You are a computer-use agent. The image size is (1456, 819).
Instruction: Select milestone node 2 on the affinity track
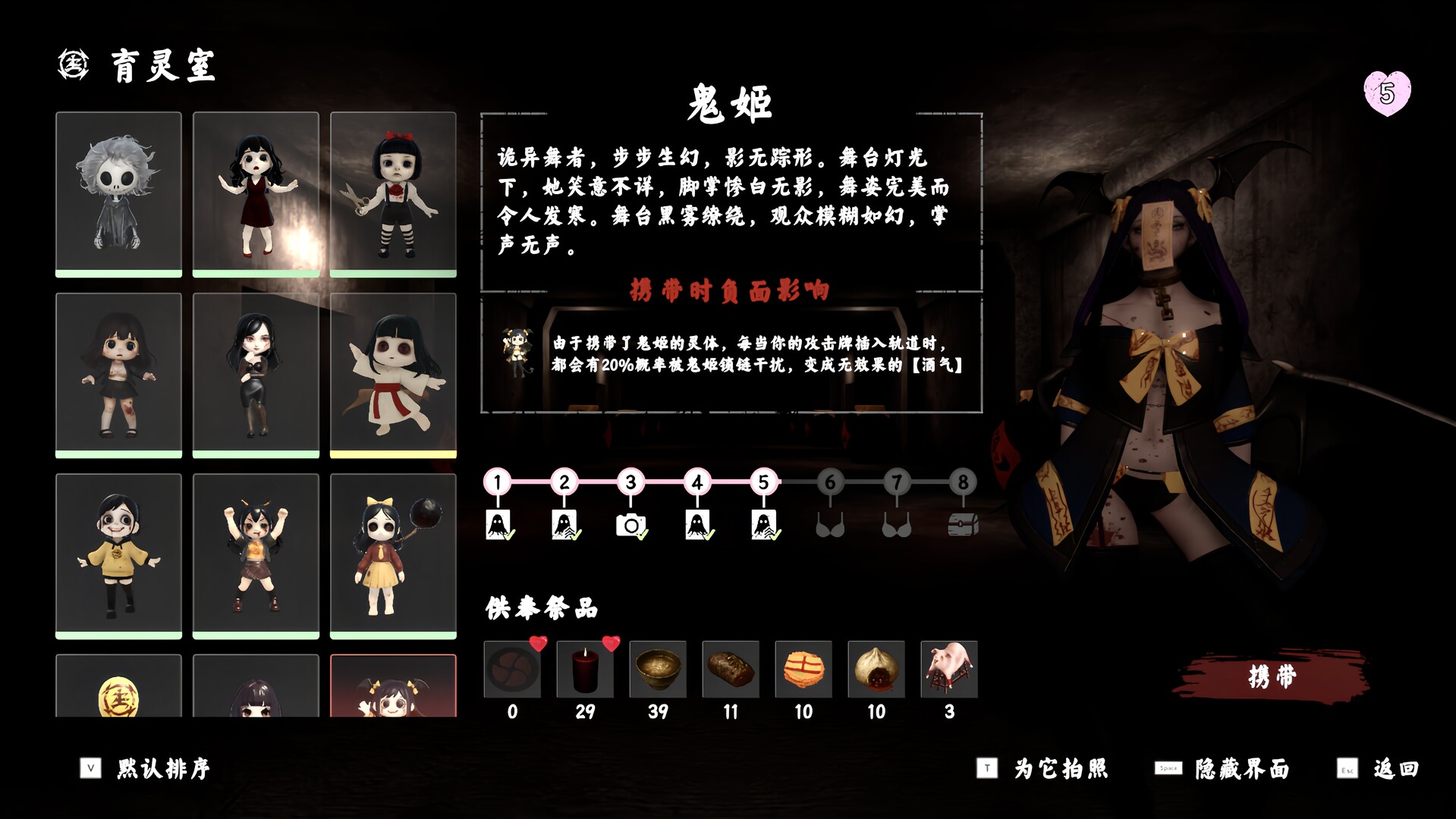tap(564, 482)
